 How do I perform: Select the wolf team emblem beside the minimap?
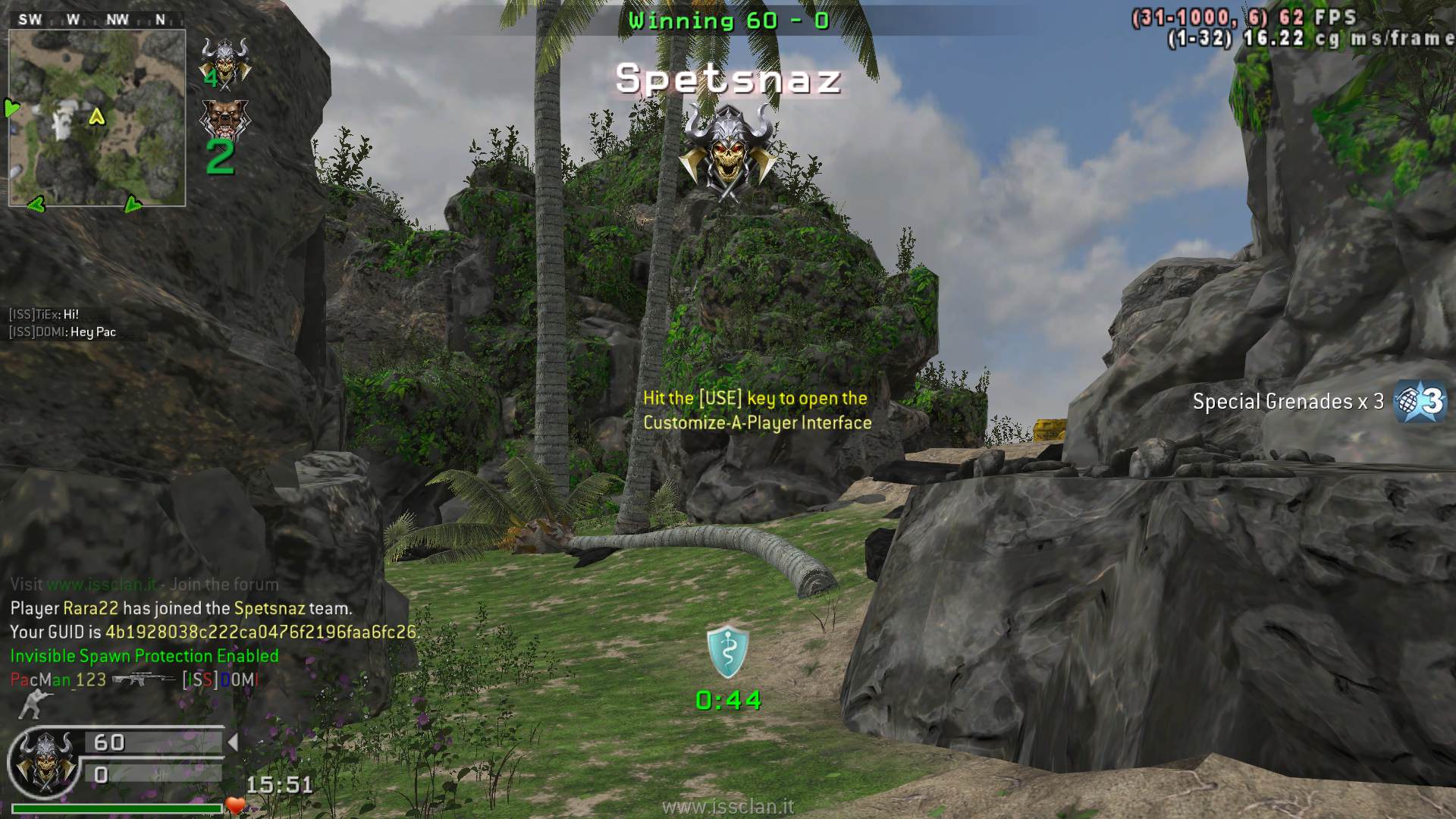(224, 120)
